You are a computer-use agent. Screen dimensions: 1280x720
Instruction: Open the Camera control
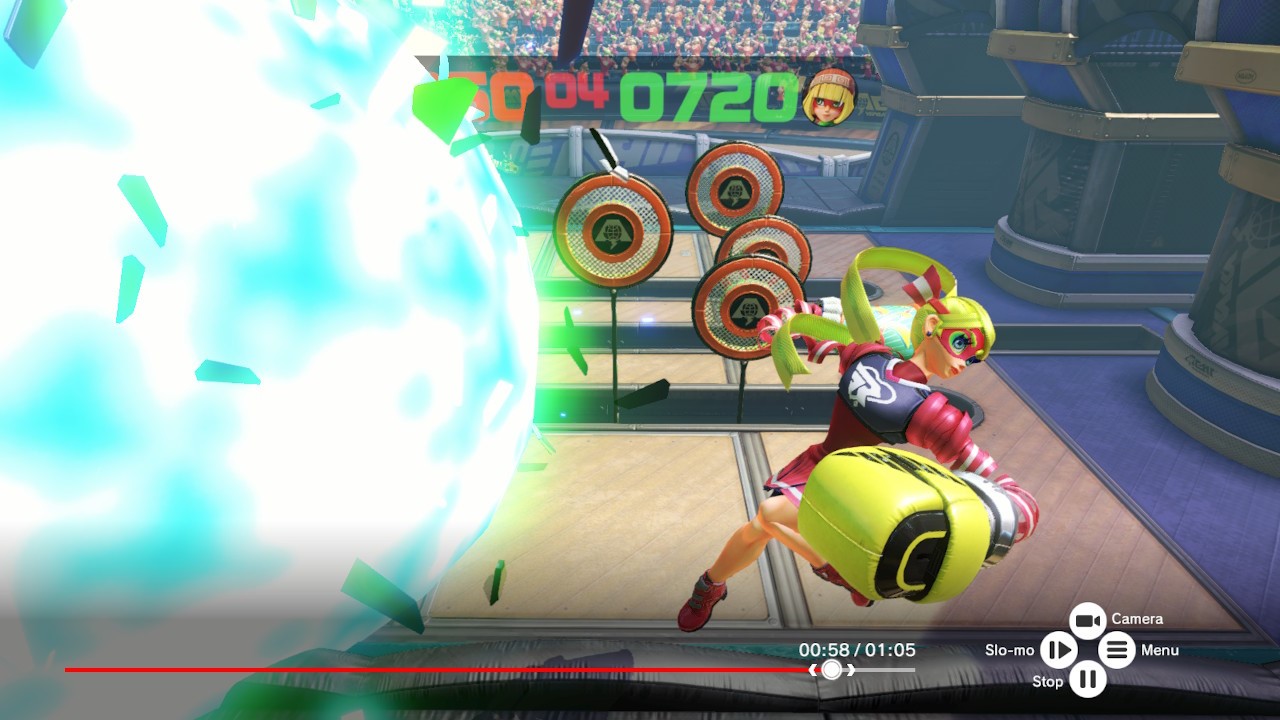pos(1087,621)
